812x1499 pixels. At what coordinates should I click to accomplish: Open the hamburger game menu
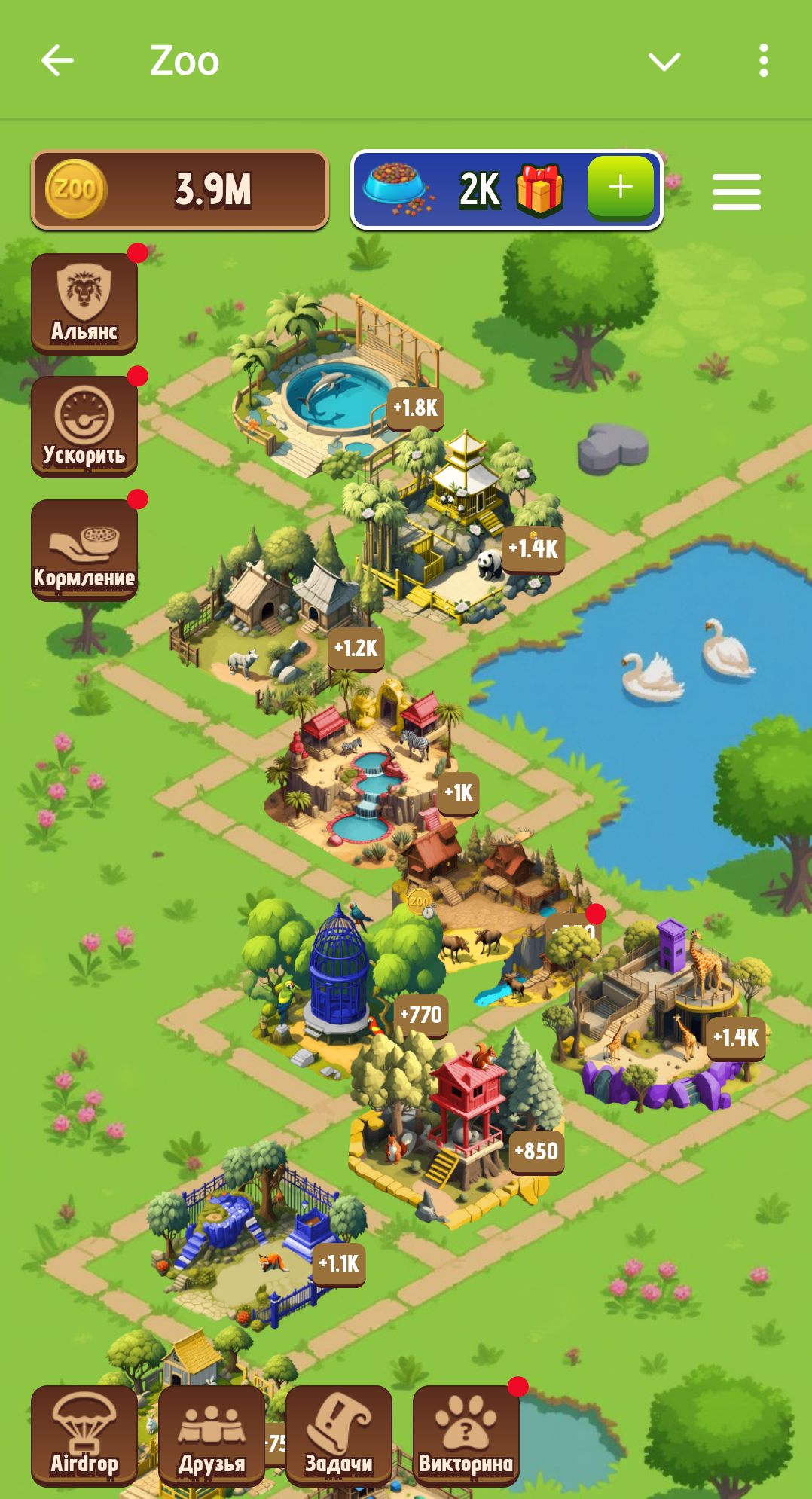point(736,192)
